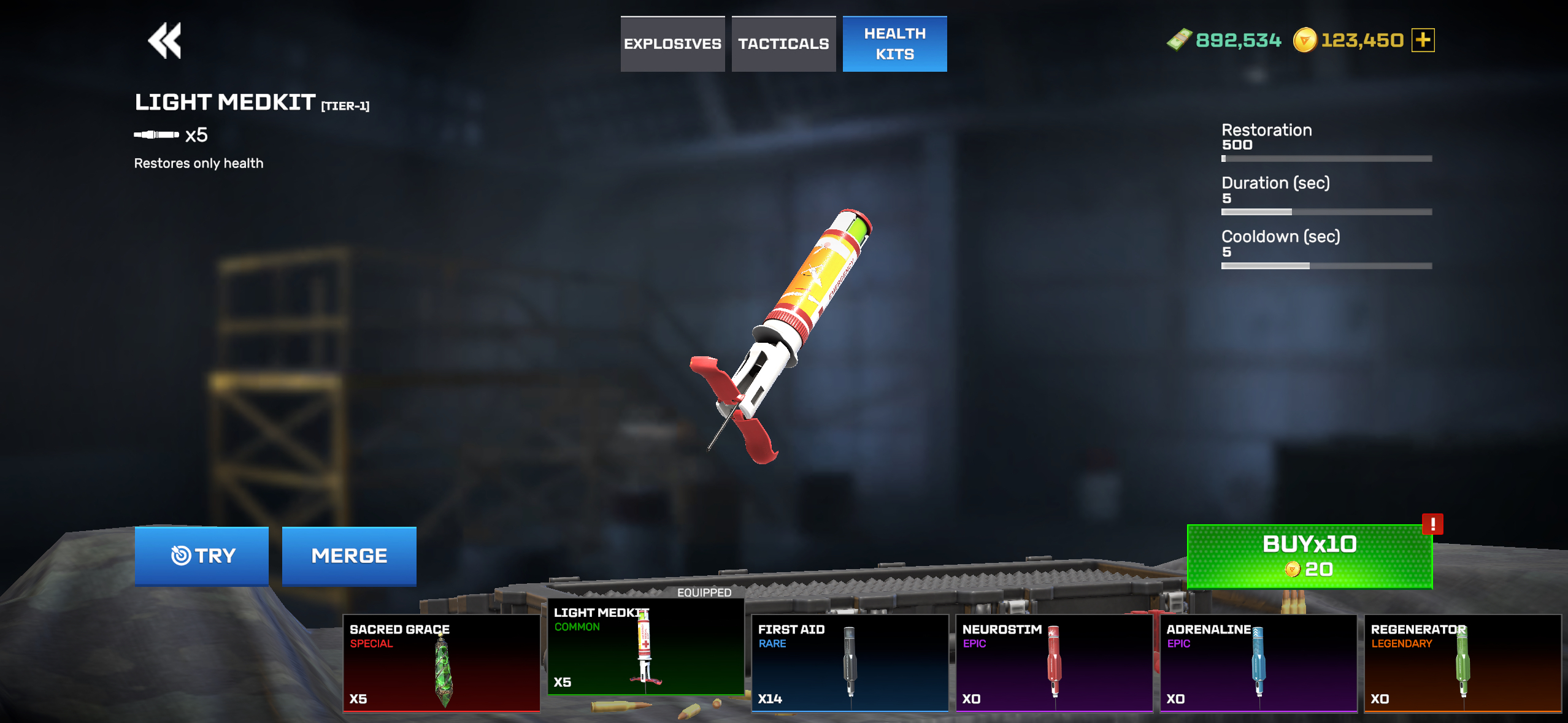Choose the equipped Light Medkit card
Viewport: 1568px width, 723px height.
point(645,647)
